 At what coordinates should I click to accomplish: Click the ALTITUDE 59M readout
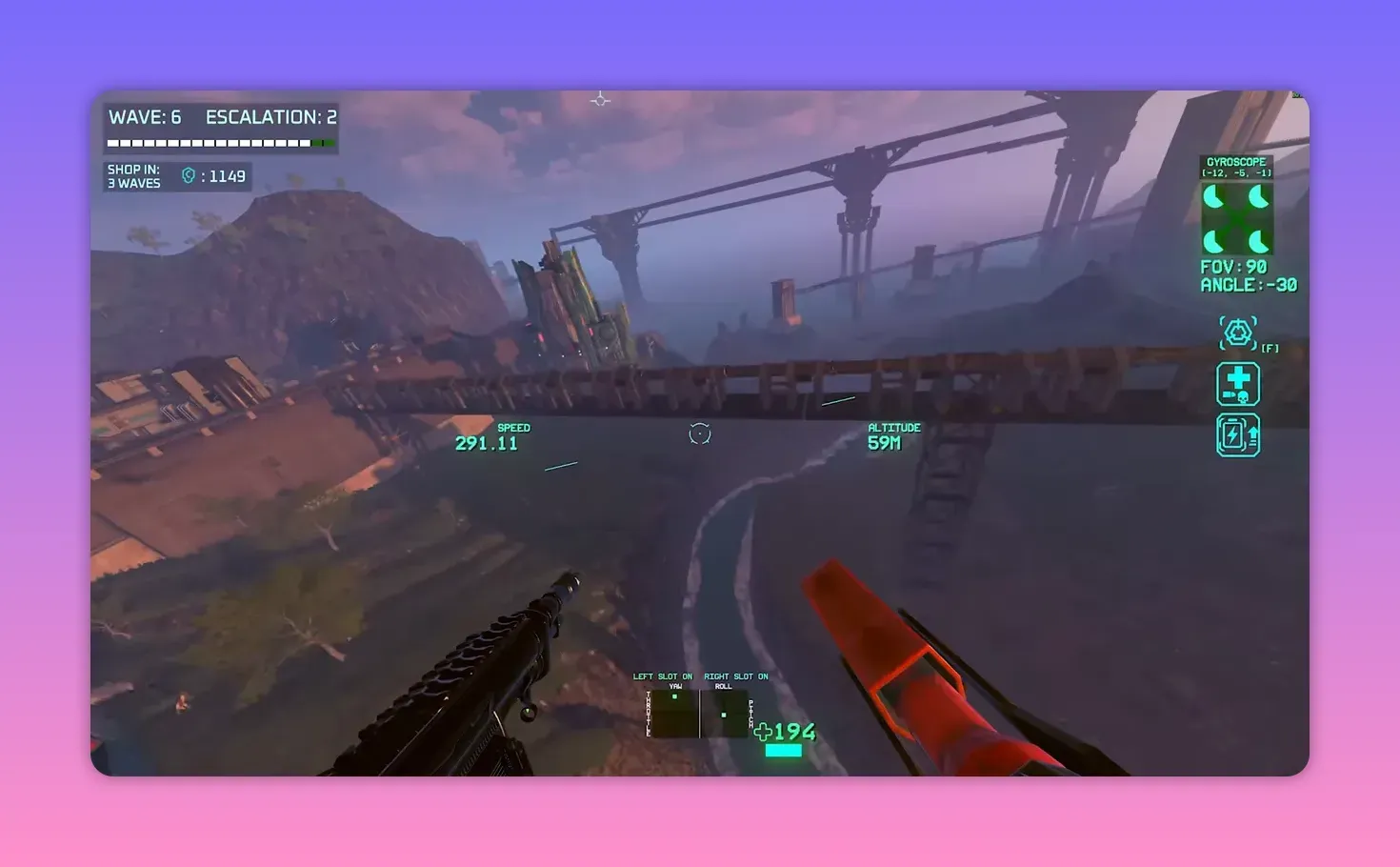point(893,436)
